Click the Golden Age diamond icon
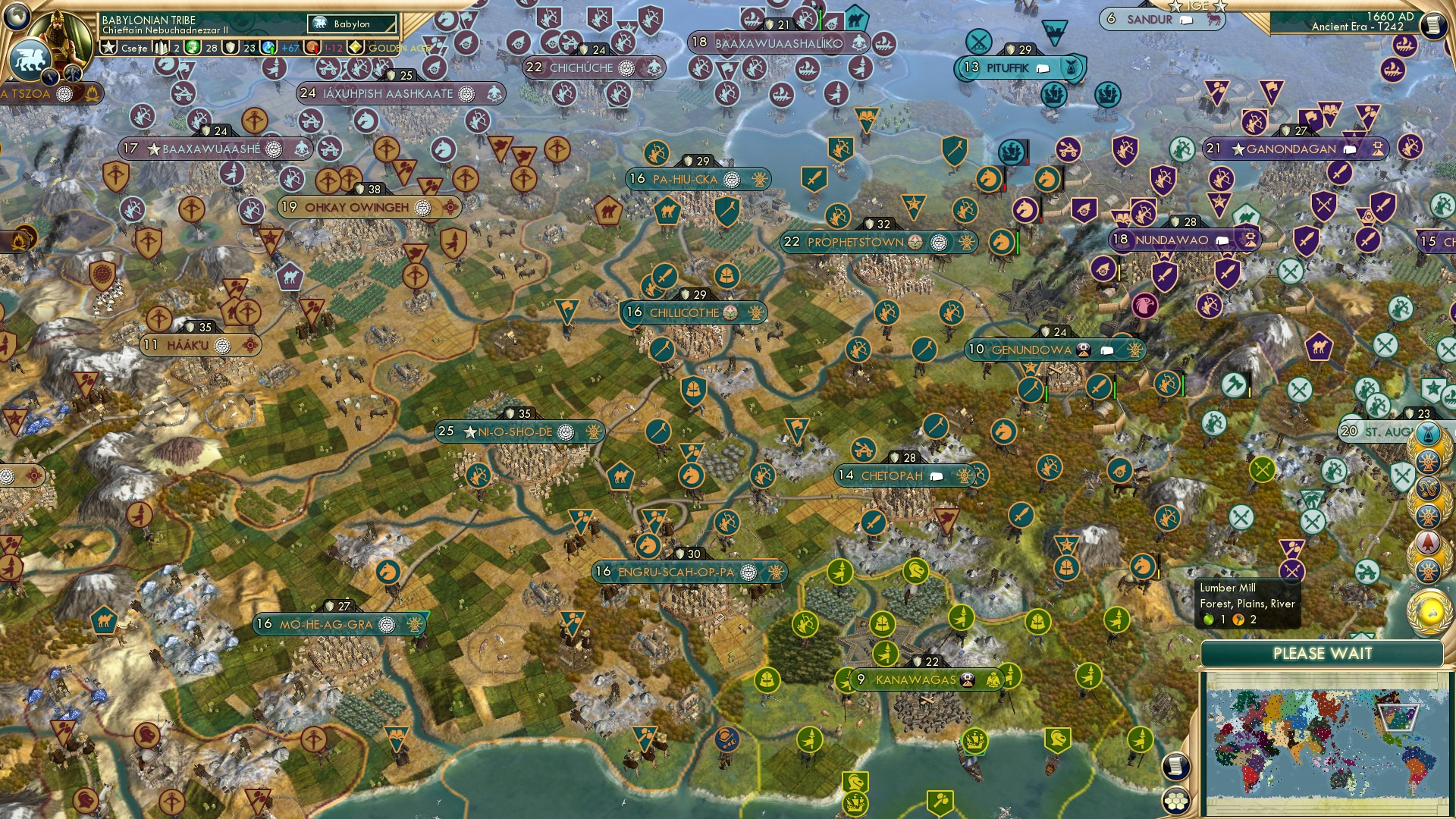This screenshot has width=1456, height=819. tap(356, 47)
